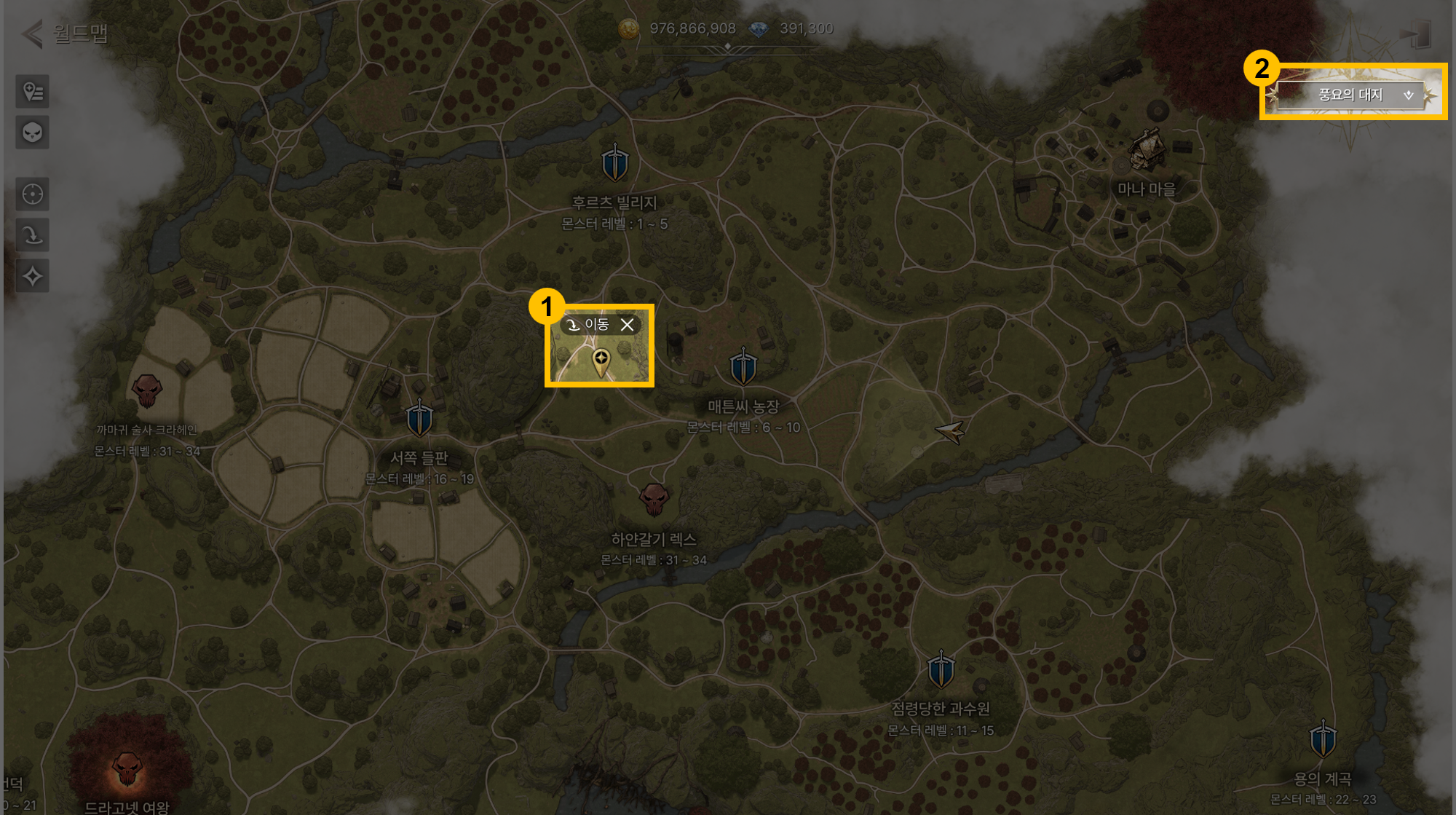This screenshot has height=815, width=1456.
Task: Close the 이동 popup with the X
Action: point(627,325)
